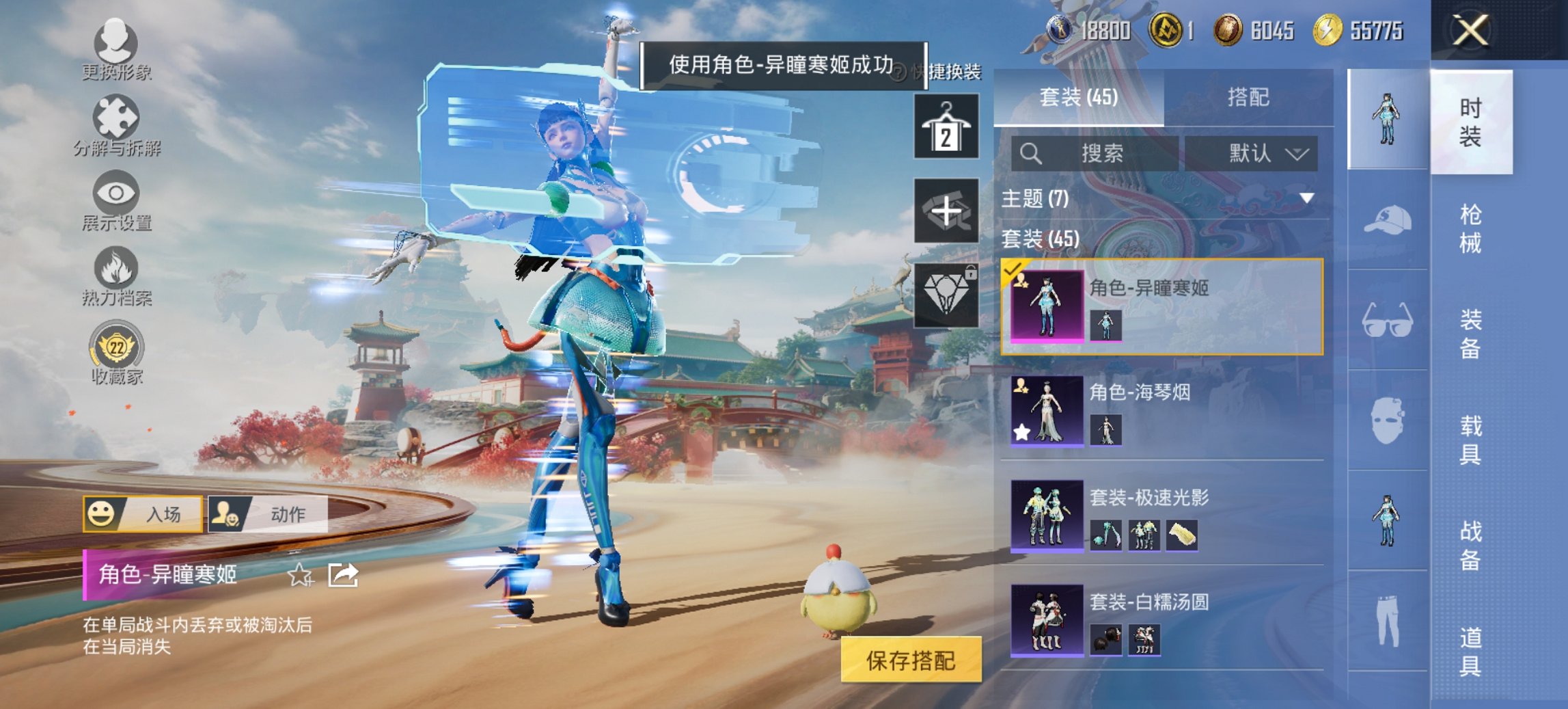
Task: Open the 默认 sort order dropdown
Action: (x=1261, y=153)
